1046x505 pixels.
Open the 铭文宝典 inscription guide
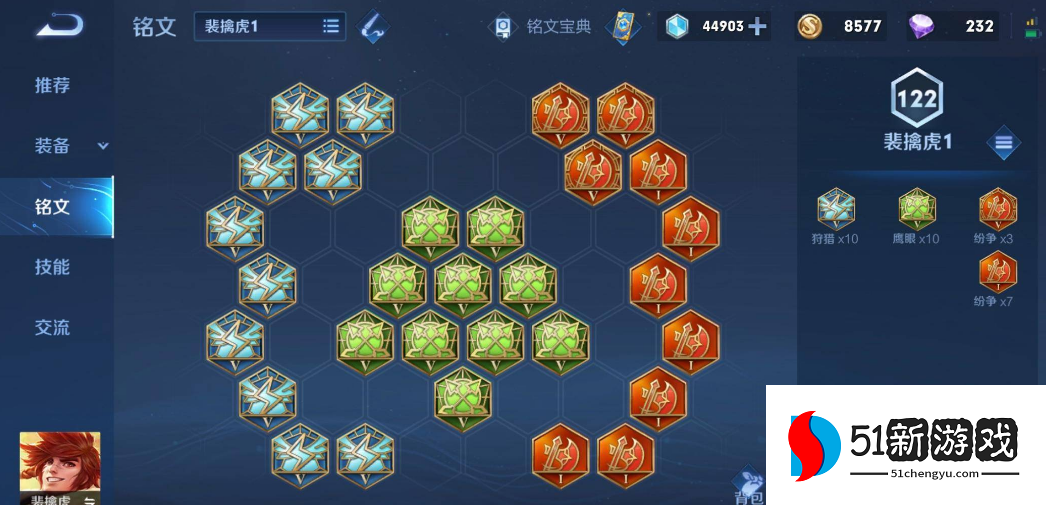click(x=545, y=27)
